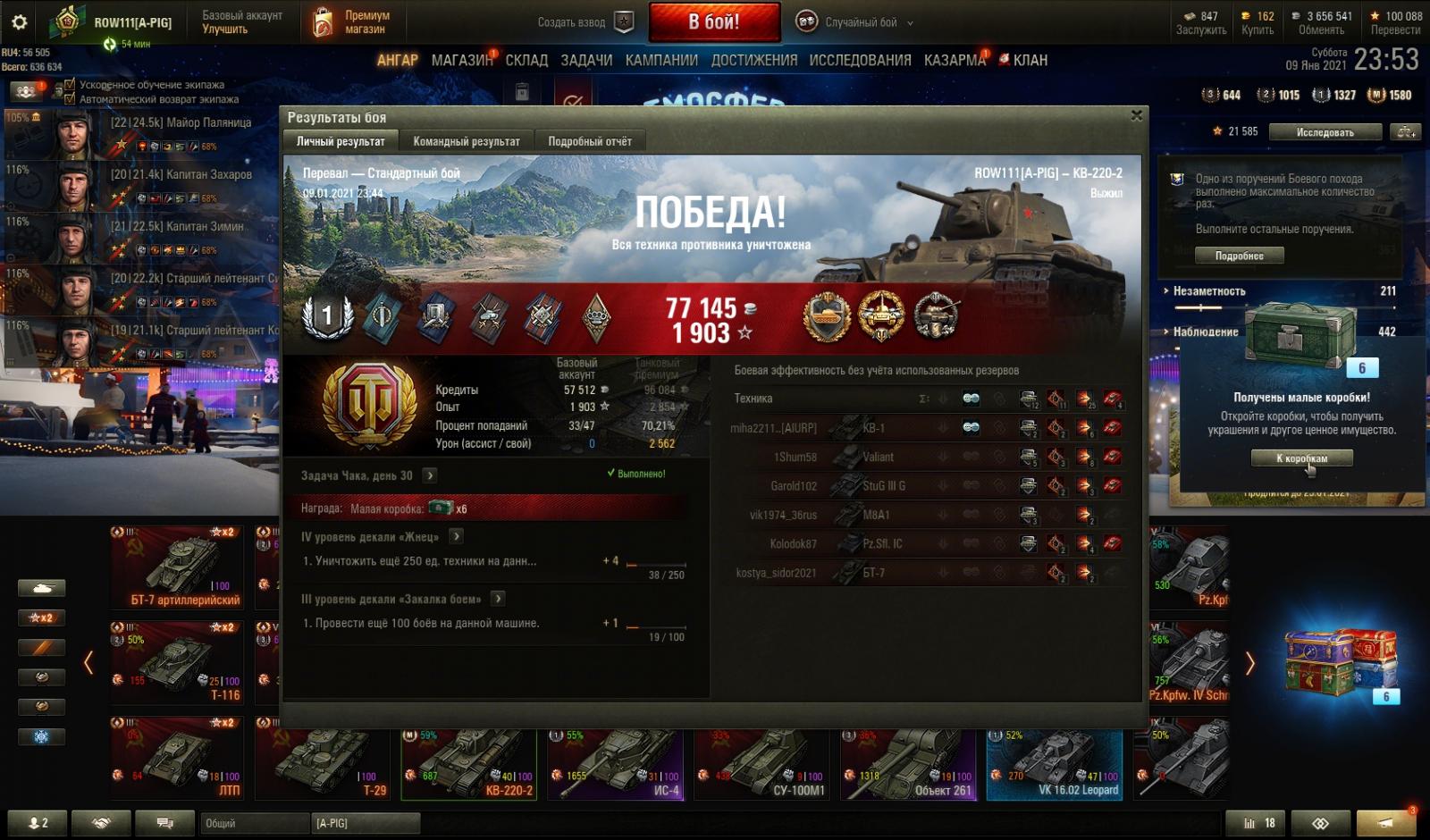Viewport: 1430px width, 840px height.
Task: Open the ИССЛЕДОВАНИЯ menu
Action: click(860, 60)
